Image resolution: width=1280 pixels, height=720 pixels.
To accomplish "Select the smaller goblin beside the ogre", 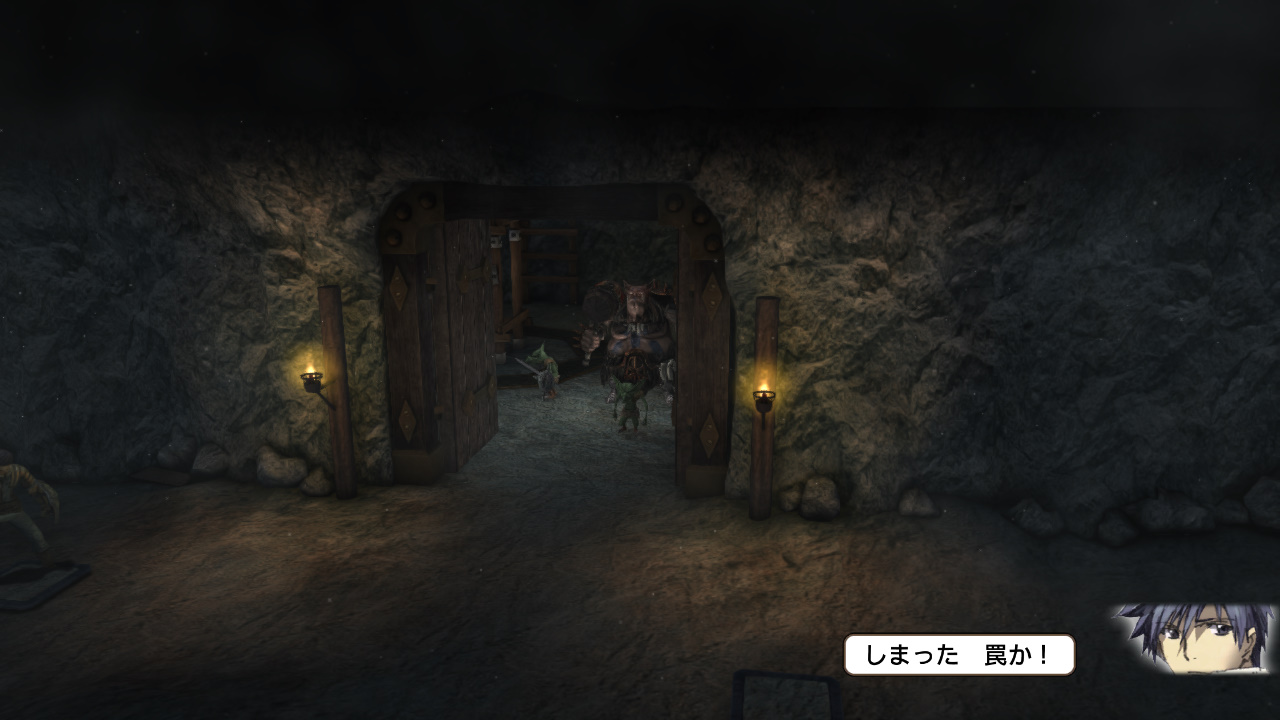I will 629,402.
